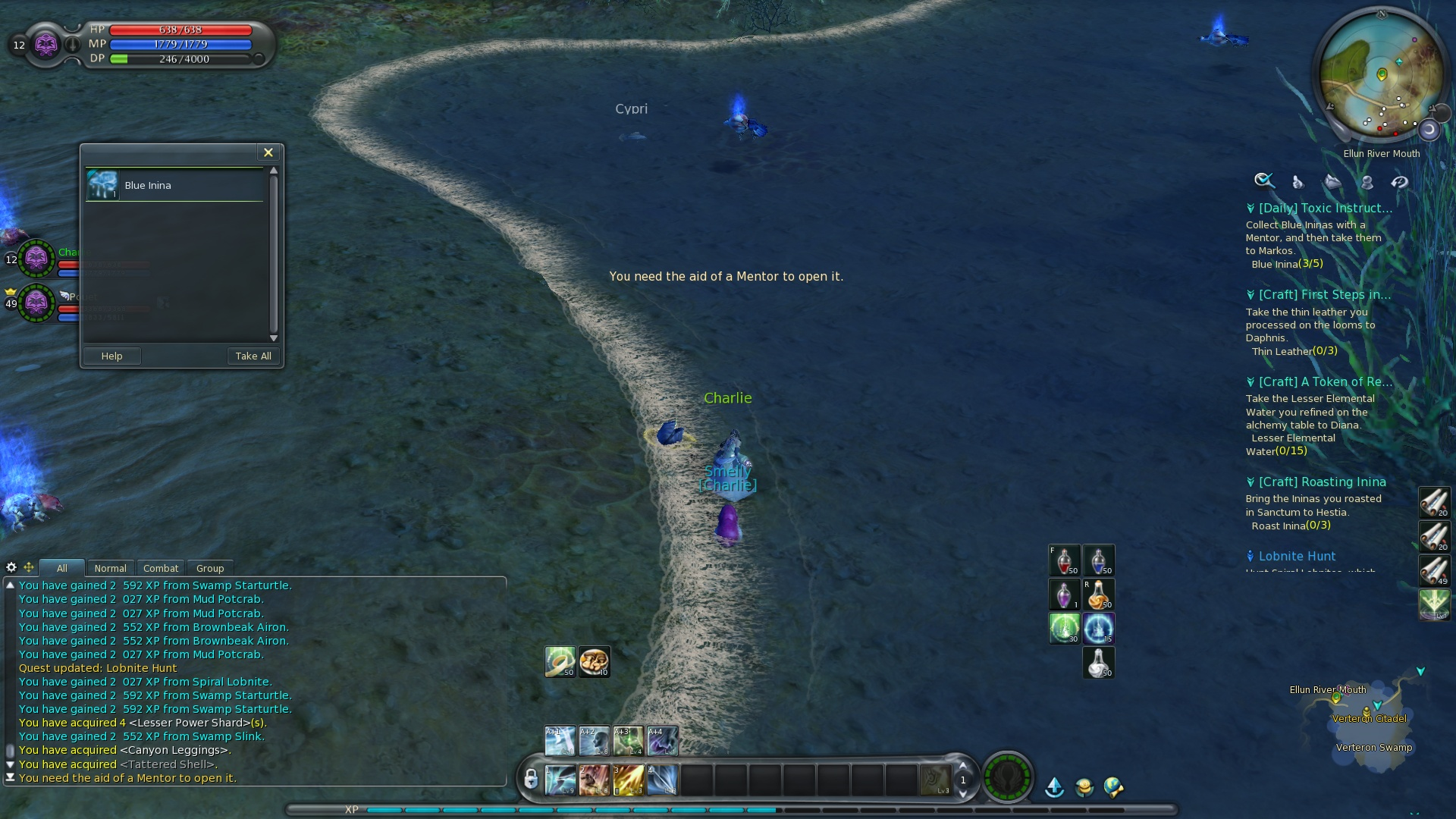Use the ring item quickslot
1456x819 pixels.
click(x=560, y=662)
